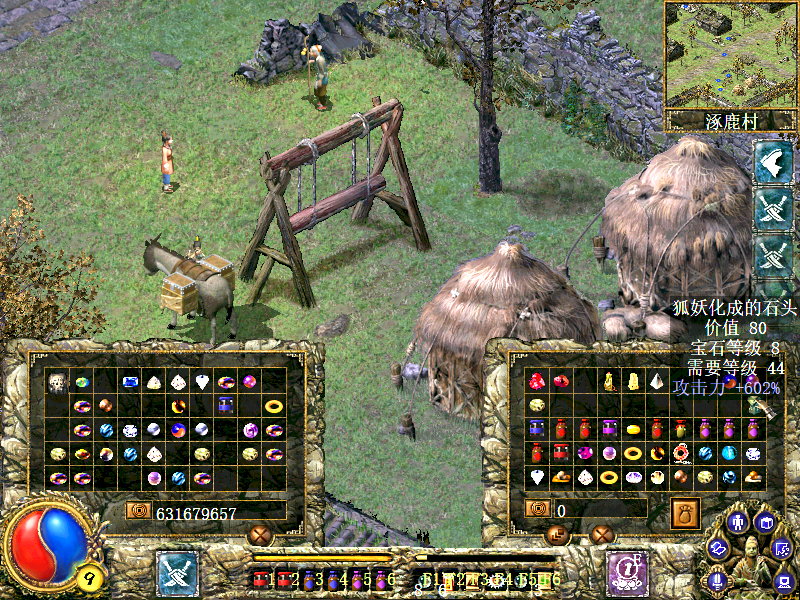Click the microphone button by the statue
This screenshot has width=800, height=600.
pos(717,579)
